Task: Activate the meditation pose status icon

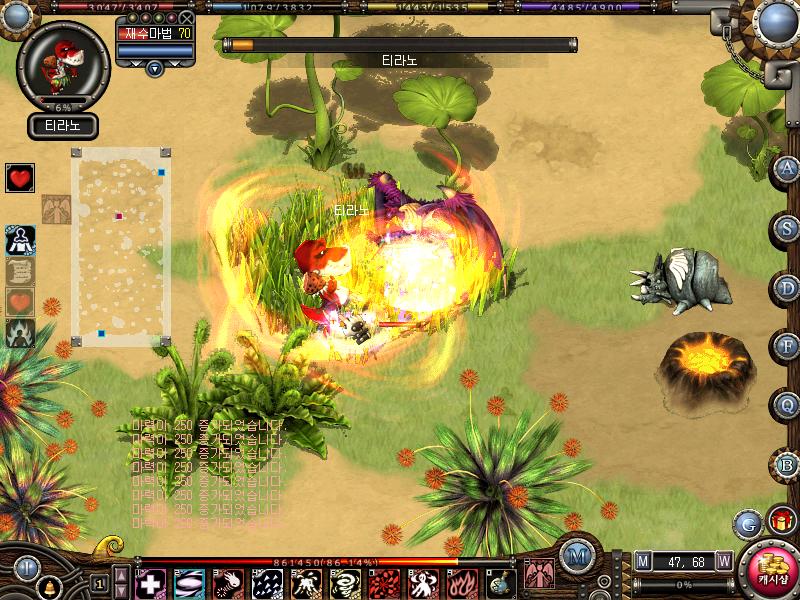Action: pyautogui.click(x=20, y=240)
